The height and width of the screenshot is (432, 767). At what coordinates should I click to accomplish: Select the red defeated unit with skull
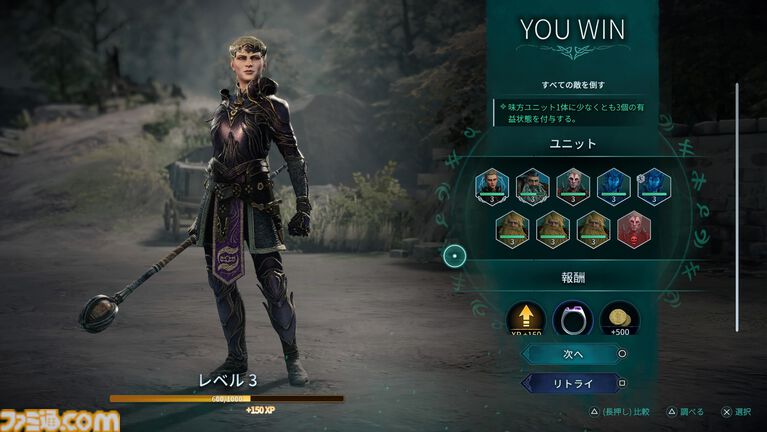634,229
